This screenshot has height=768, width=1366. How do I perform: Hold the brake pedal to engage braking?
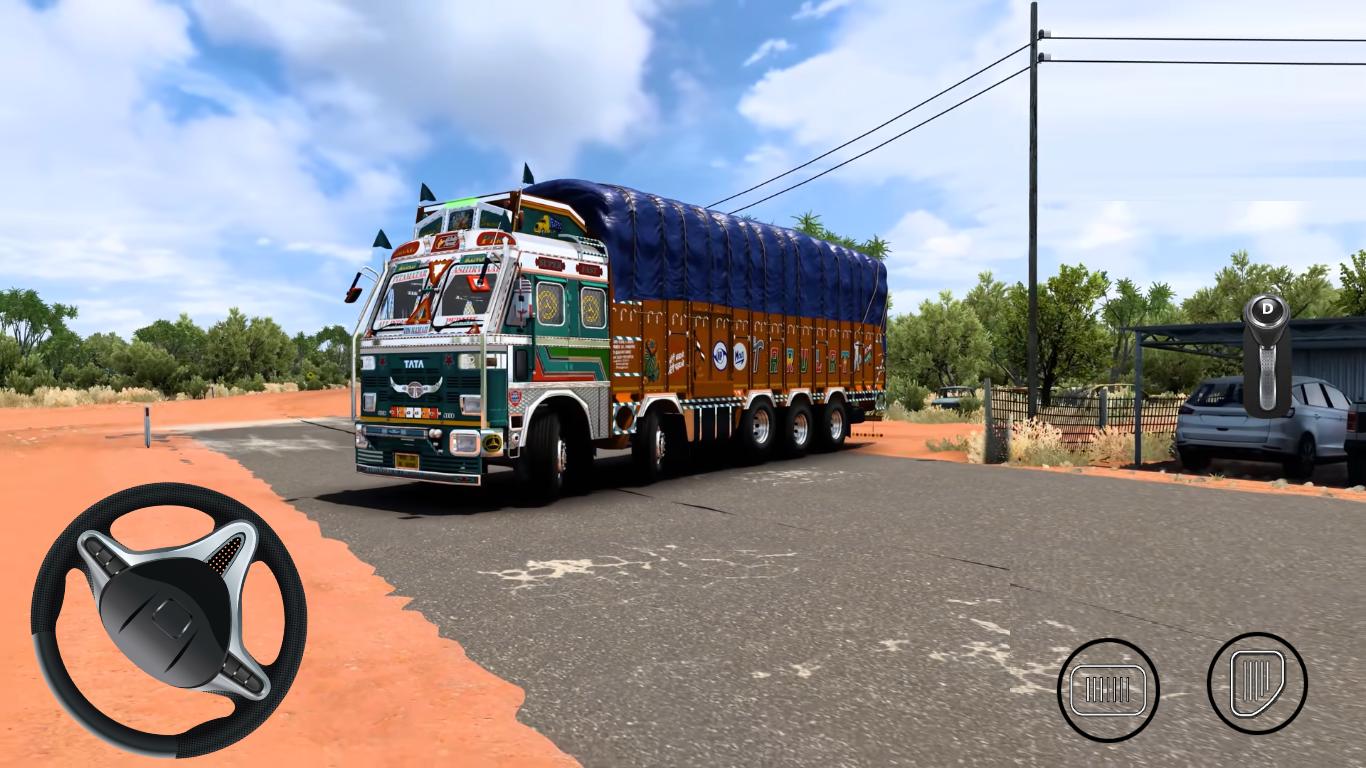click(1108, 687)
